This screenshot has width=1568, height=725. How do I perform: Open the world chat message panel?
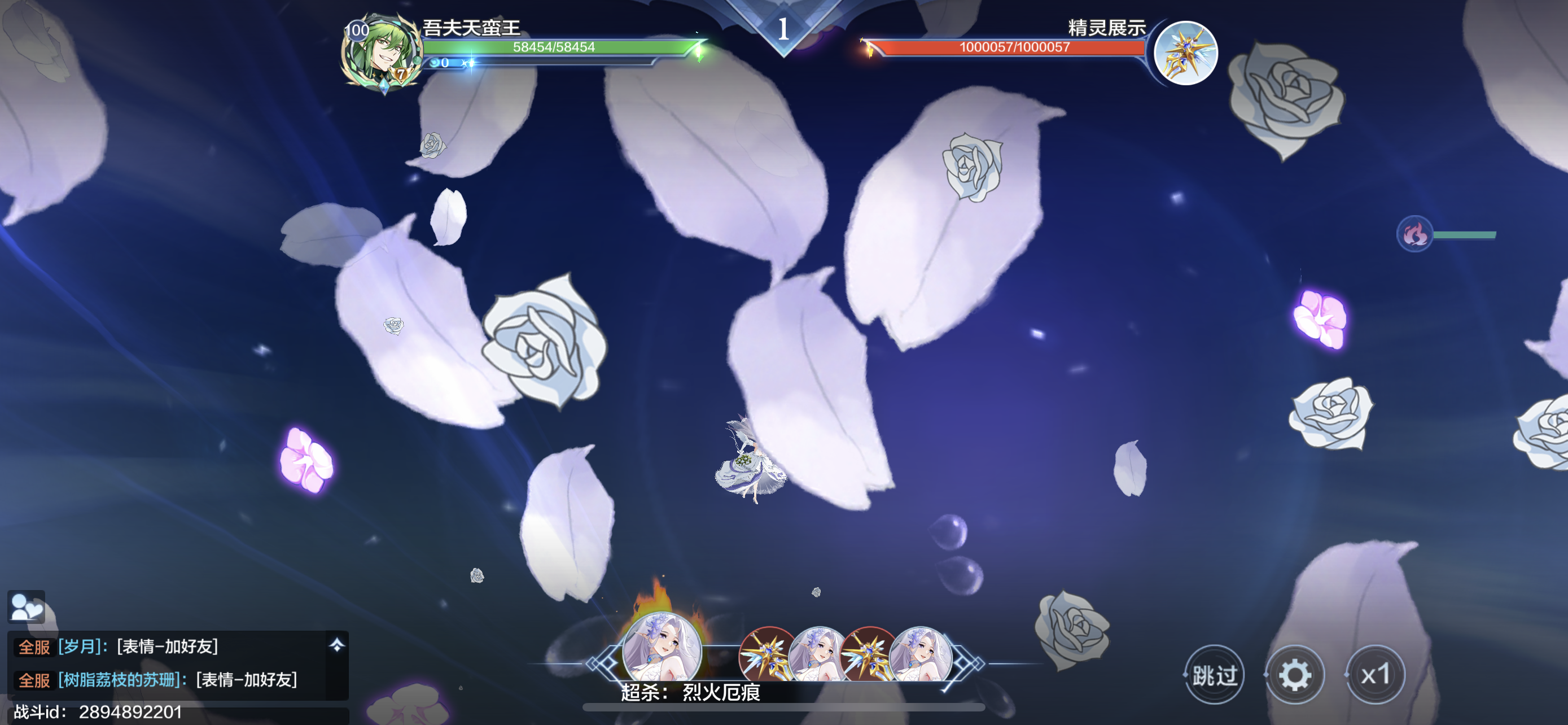tap(164, 663)
